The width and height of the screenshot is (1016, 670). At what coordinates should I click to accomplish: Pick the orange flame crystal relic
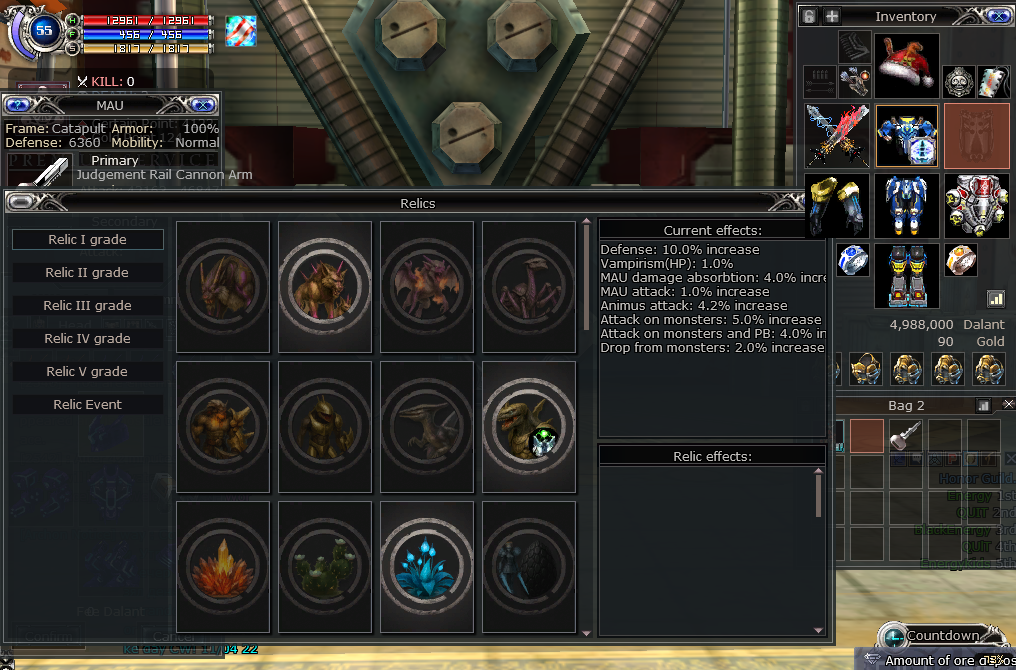pyautogui.click(x=223, y=566)
